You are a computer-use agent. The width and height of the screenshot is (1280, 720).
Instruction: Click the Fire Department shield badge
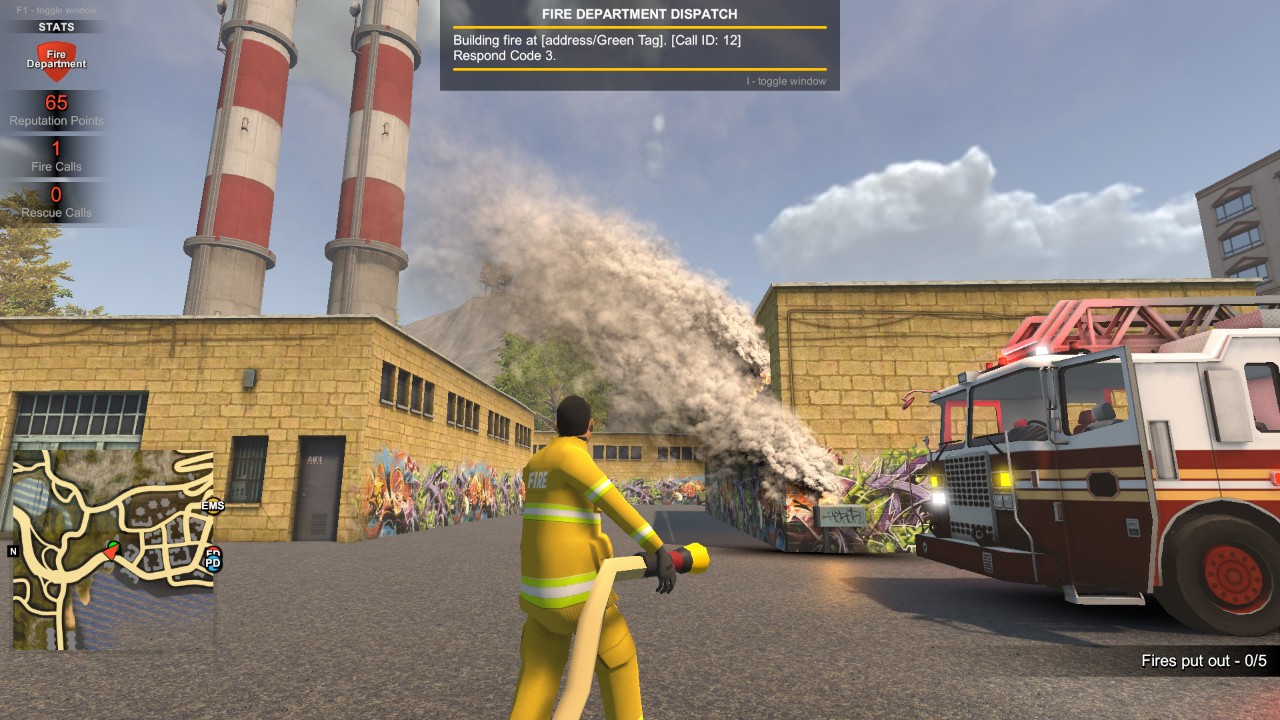pyautogui.click(x=56, y=60)
